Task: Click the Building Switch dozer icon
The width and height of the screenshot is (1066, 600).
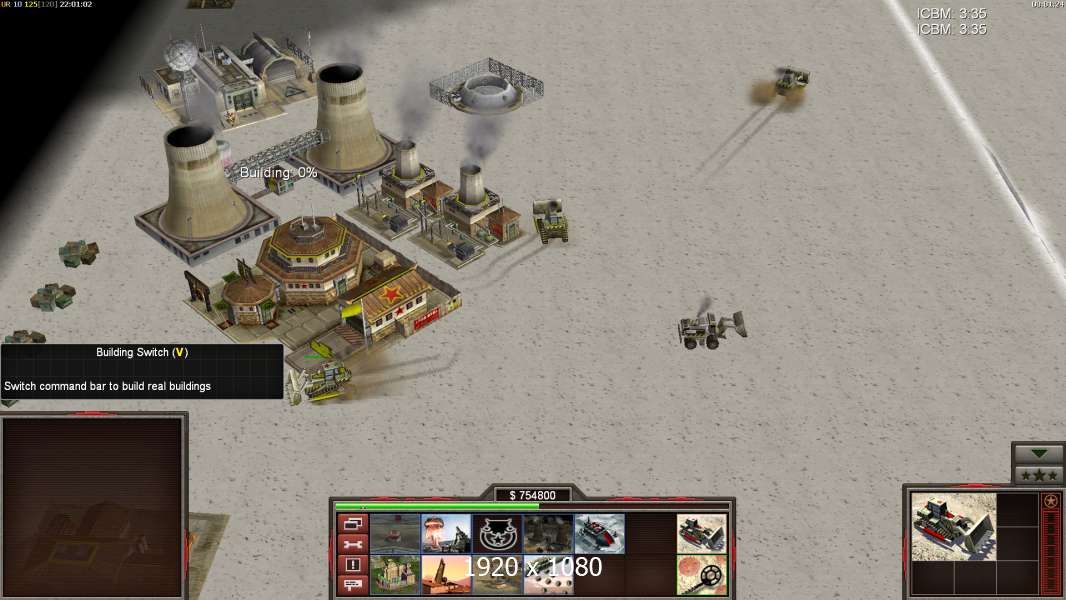Action: coord(701,533)
